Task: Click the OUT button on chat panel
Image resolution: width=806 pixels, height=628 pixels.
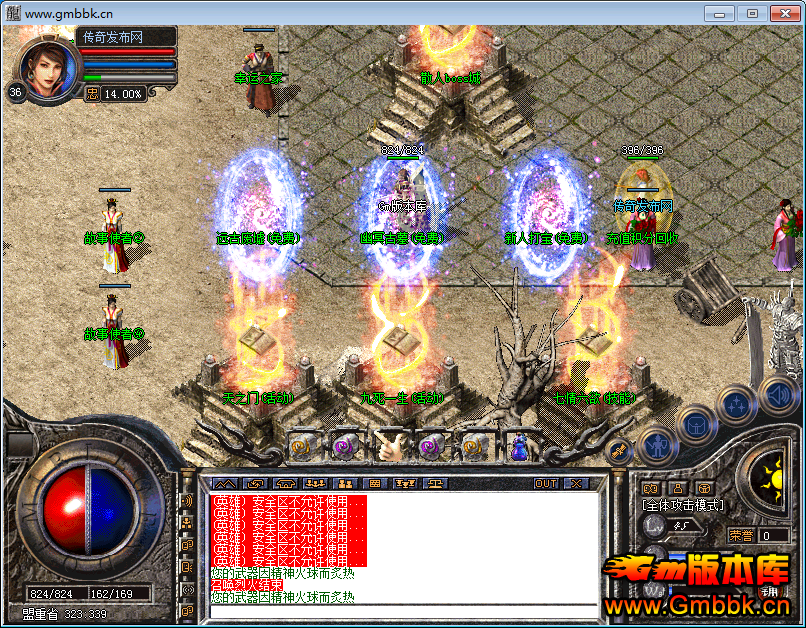Action: click(545, 483)
